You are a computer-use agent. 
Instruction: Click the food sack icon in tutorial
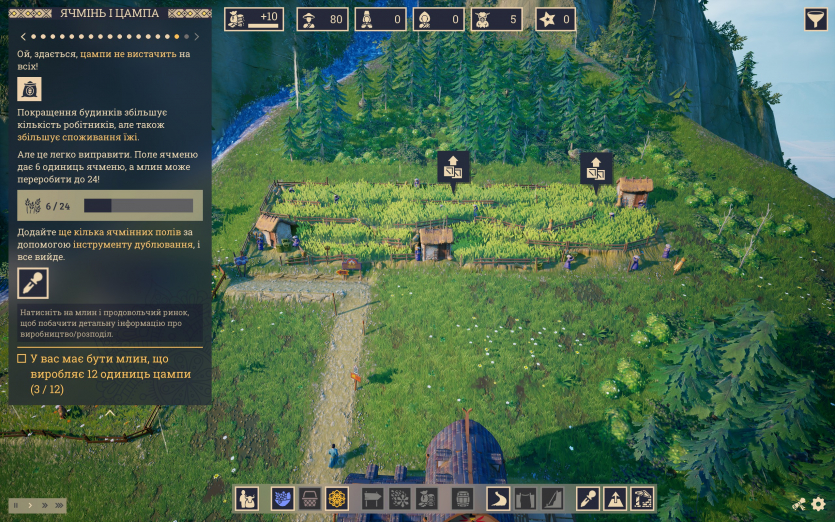pyautogui.click(x=30, y=89)
